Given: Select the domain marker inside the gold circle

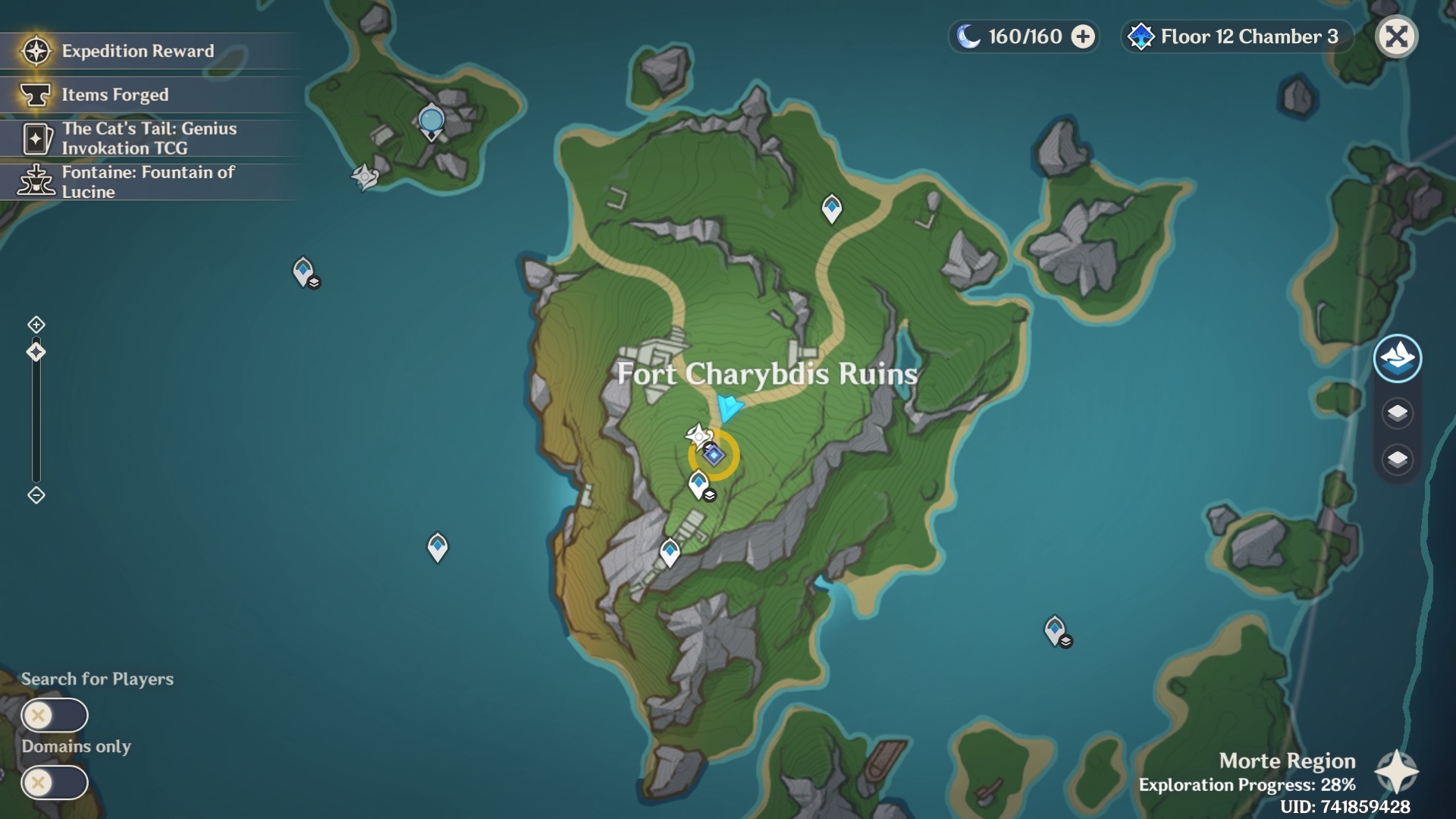Looking at the screenshot, I should (714, 455).
